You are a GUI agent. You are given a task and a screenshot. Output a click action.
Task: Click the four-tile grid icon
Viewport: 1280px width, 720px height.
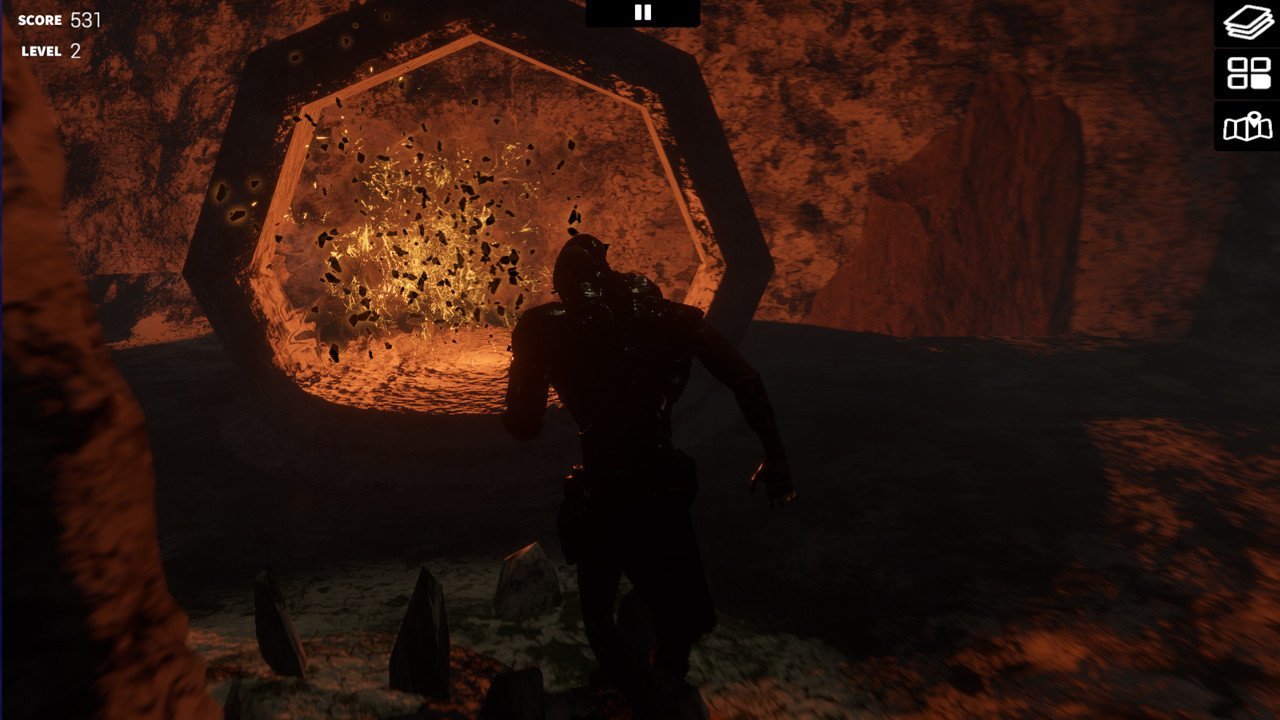[x=1248, y=74]
